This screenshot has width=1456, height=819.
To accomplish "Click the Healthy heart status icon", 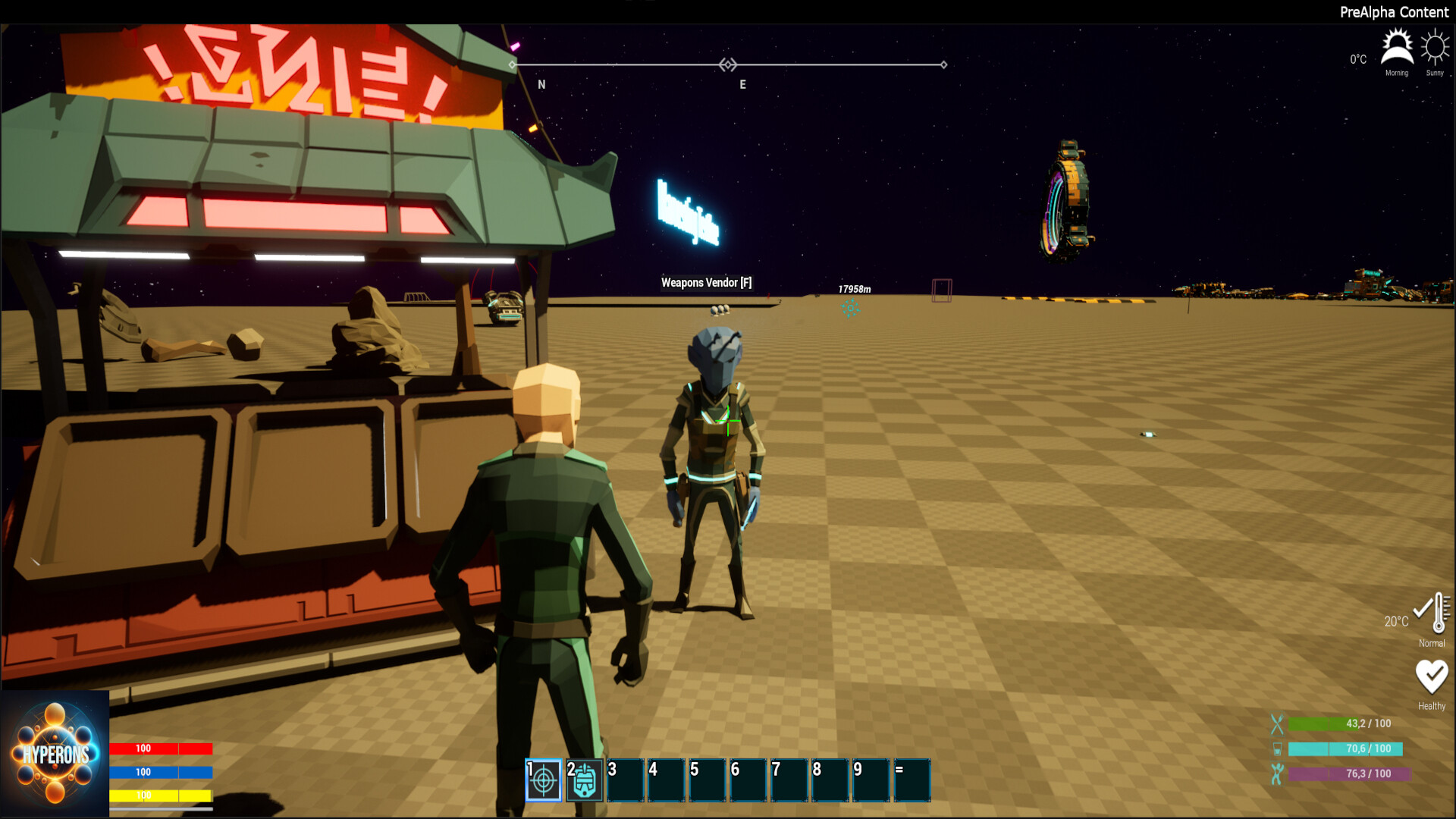I will (1432, 675).
